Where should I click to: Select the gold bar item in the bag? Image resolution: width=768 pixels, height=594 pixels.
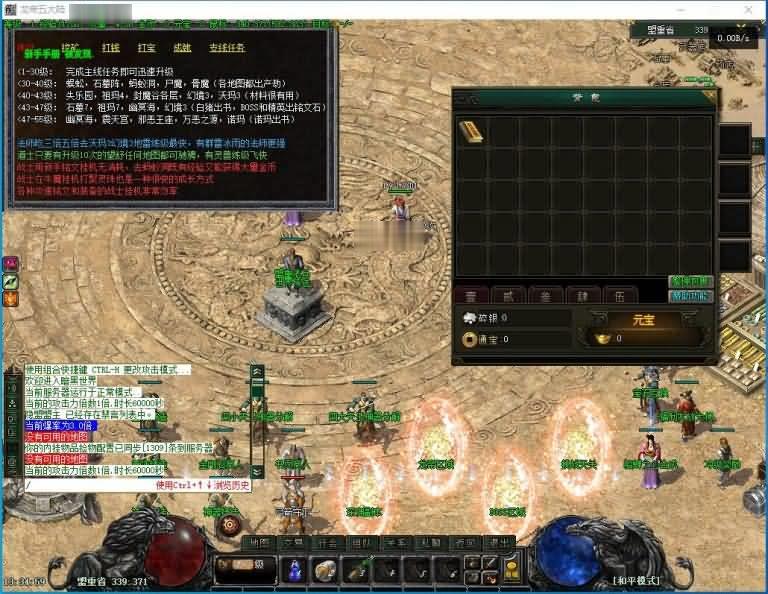(x=471, y=131)
